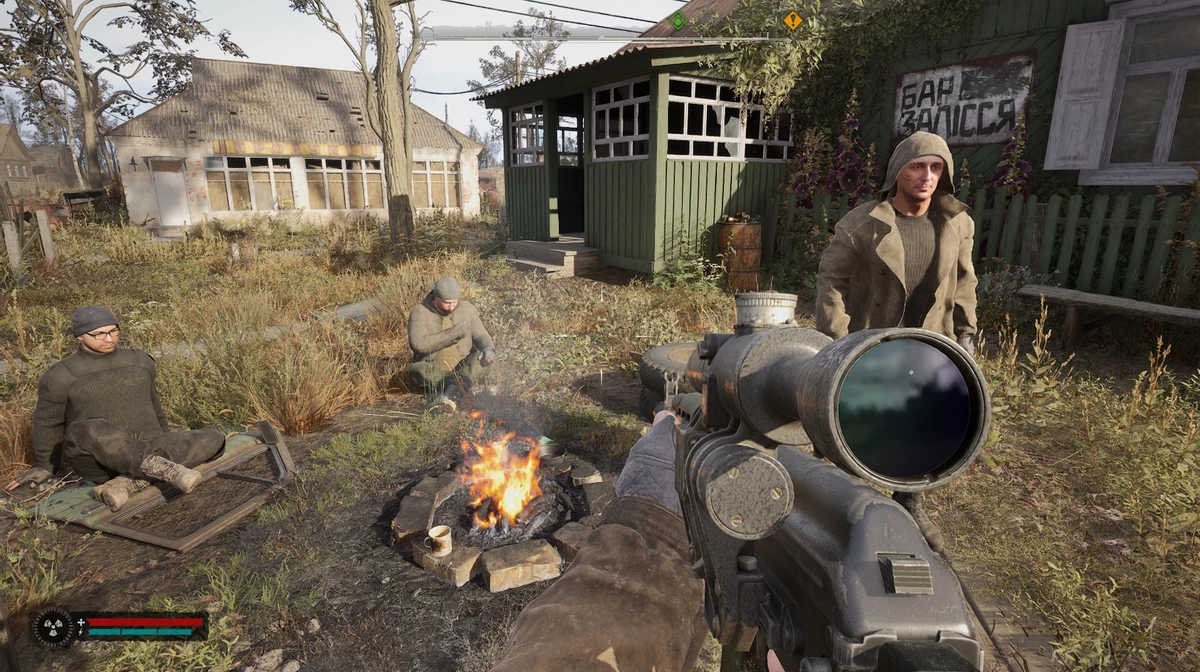The width and height of the screenshot is (1200, 672).
Task: Click the compass bar strip
Action: click(x=600, y=36)
